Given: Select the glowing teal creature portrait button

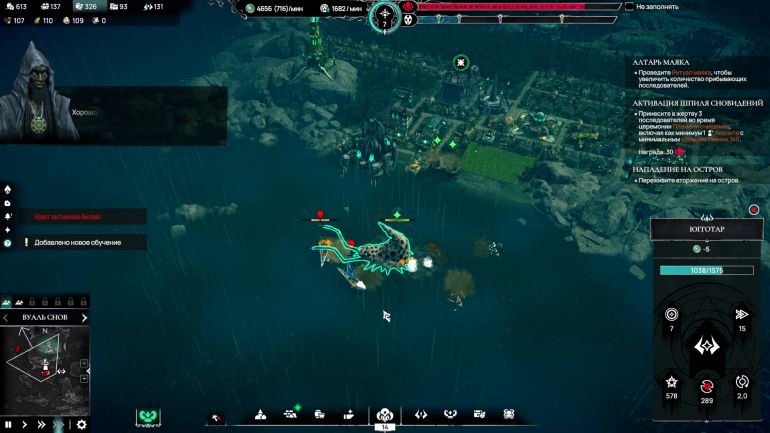Looking at the screenshot, I should pos(150,416).
